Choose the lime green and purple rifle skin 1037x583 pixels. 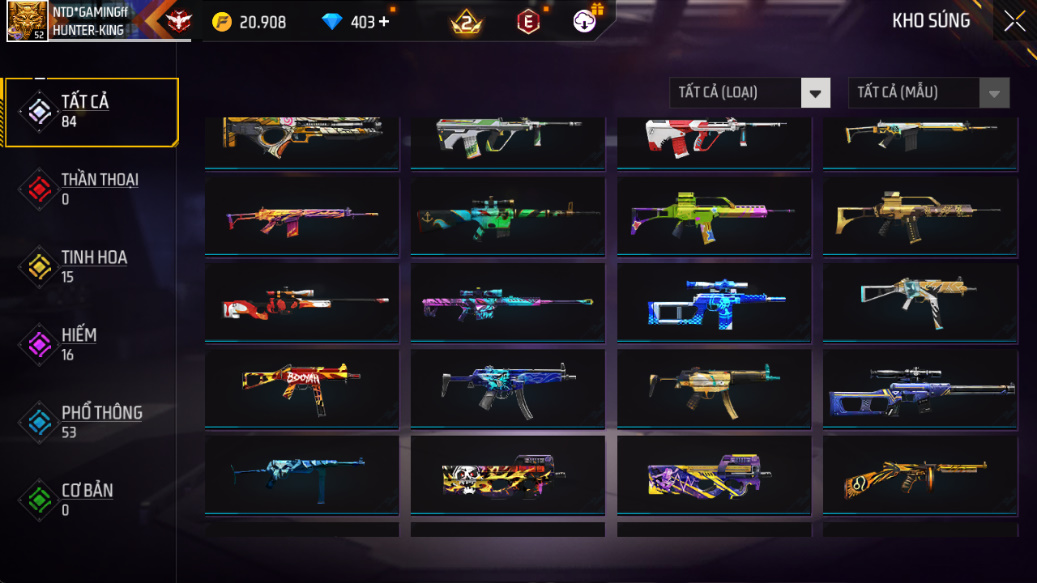714,216
